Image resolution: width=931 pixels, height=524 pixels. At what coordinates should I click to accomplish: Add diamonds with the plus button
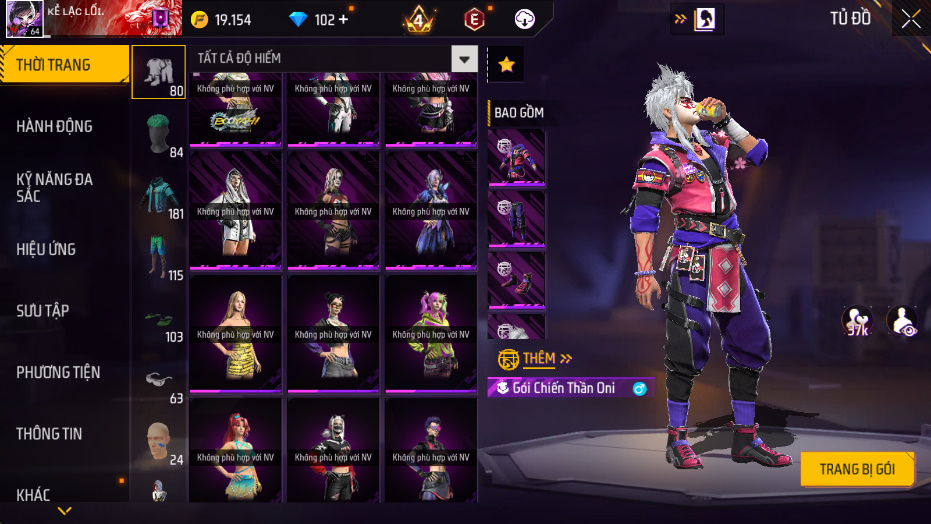(x=344, y=20)
